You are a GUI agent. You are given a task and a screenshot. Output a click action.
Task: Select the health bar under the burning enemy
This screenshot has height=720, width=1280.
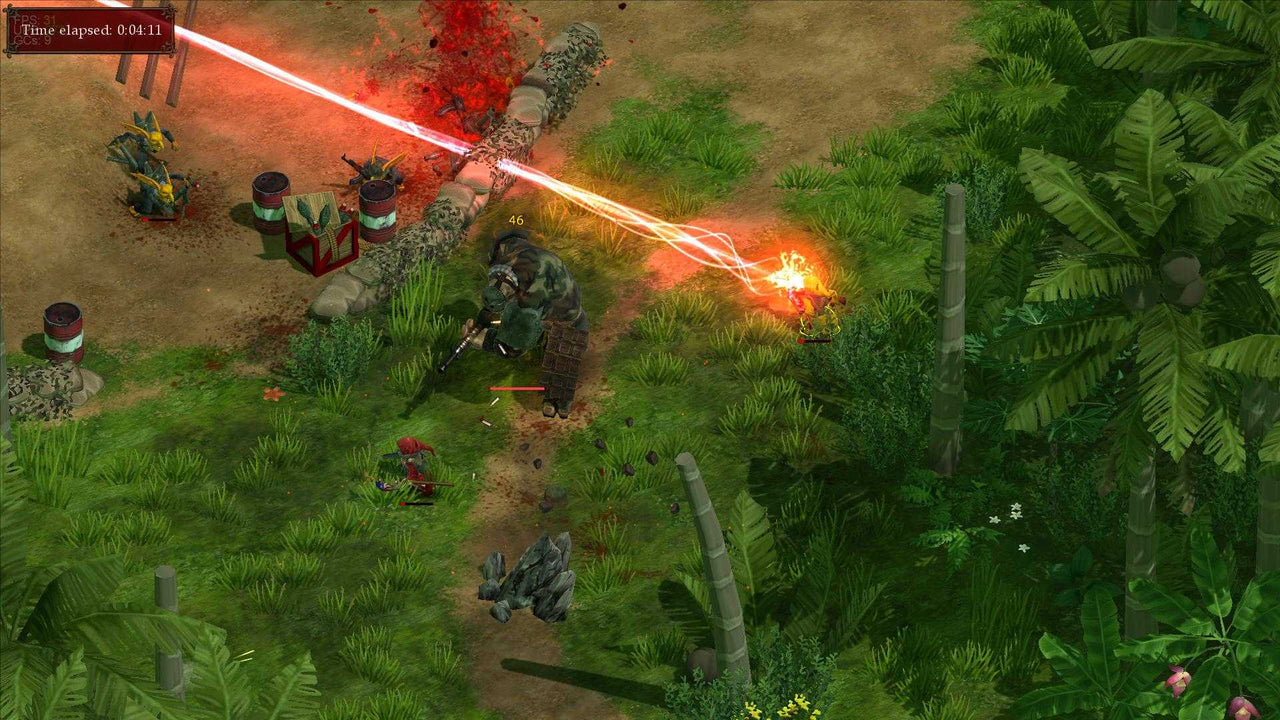click(816, 340)
